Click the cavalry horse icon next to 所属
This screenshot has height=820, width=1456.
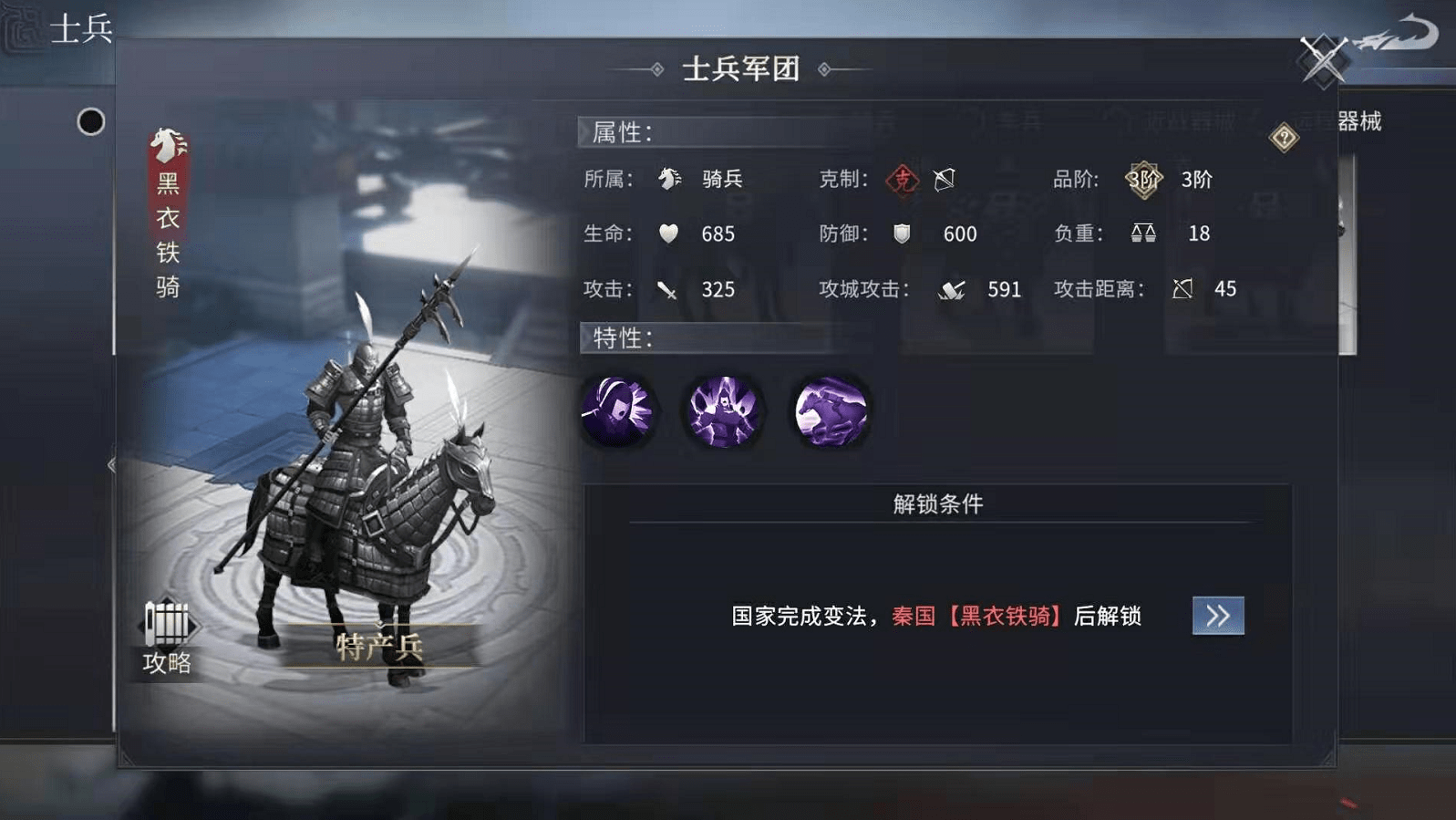click(670, 179)
